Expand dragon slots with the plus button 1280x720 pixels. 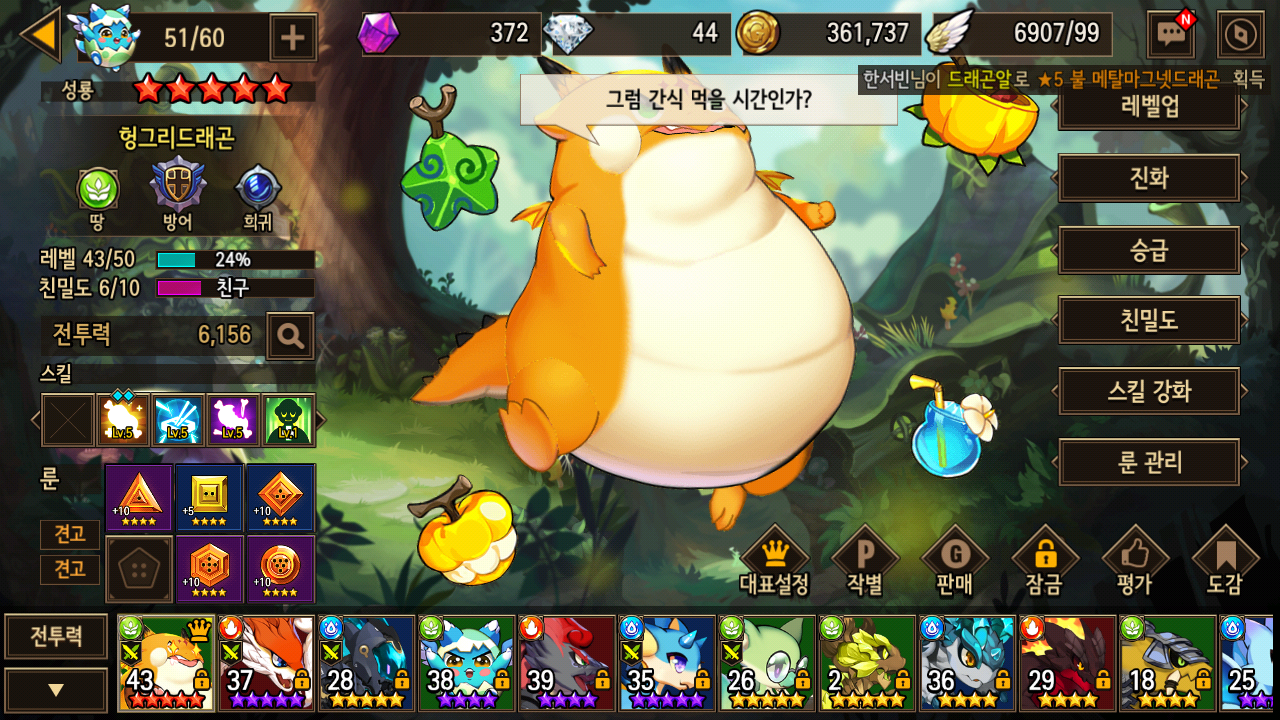pos(293,38)
